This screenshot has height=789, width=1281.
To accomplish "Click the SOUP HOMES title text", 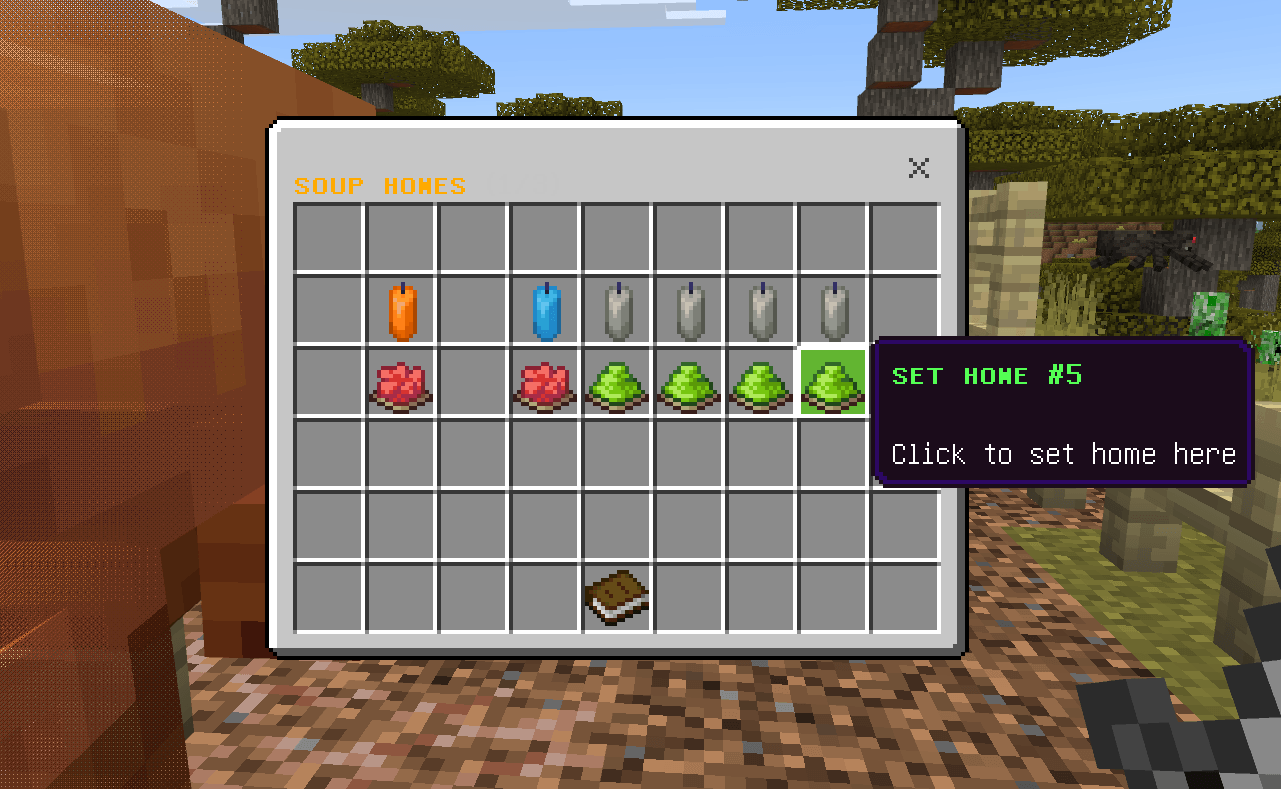I will tap(380, 185).
